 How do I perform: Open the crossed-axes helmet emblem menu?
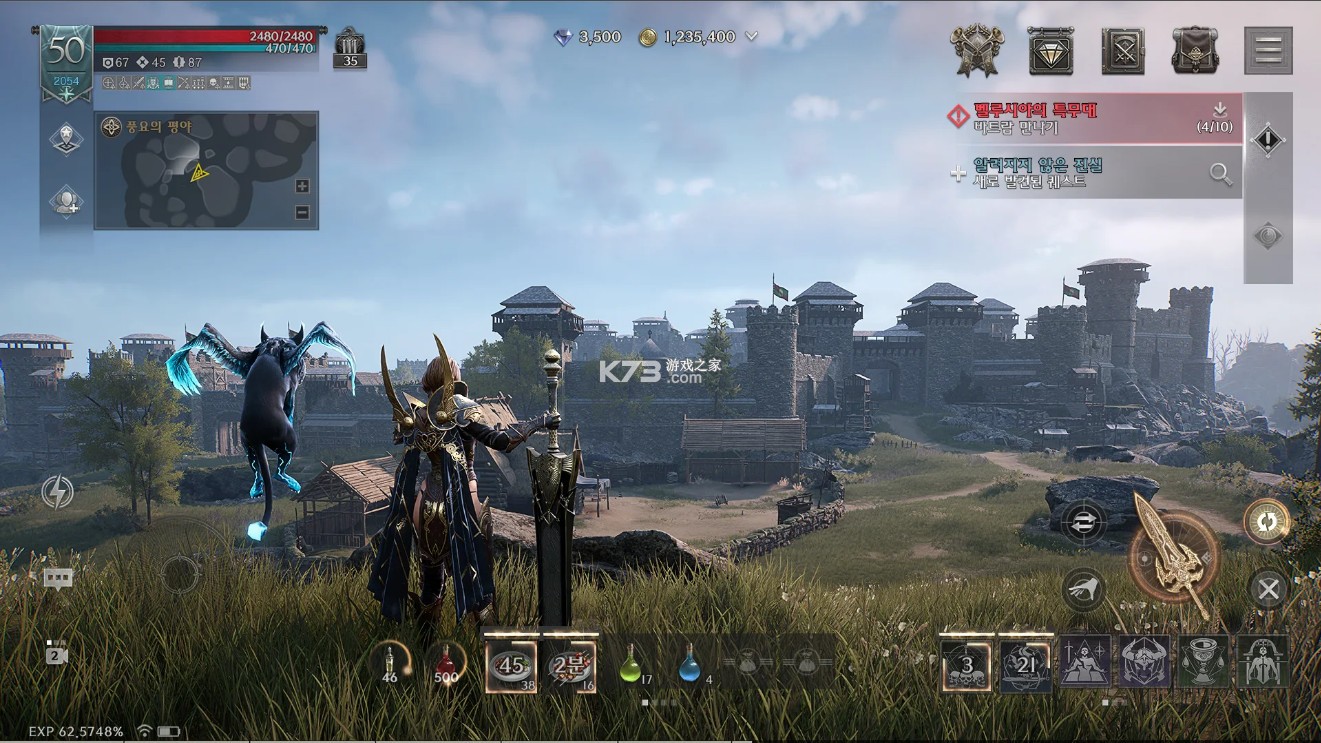[976, 50]
